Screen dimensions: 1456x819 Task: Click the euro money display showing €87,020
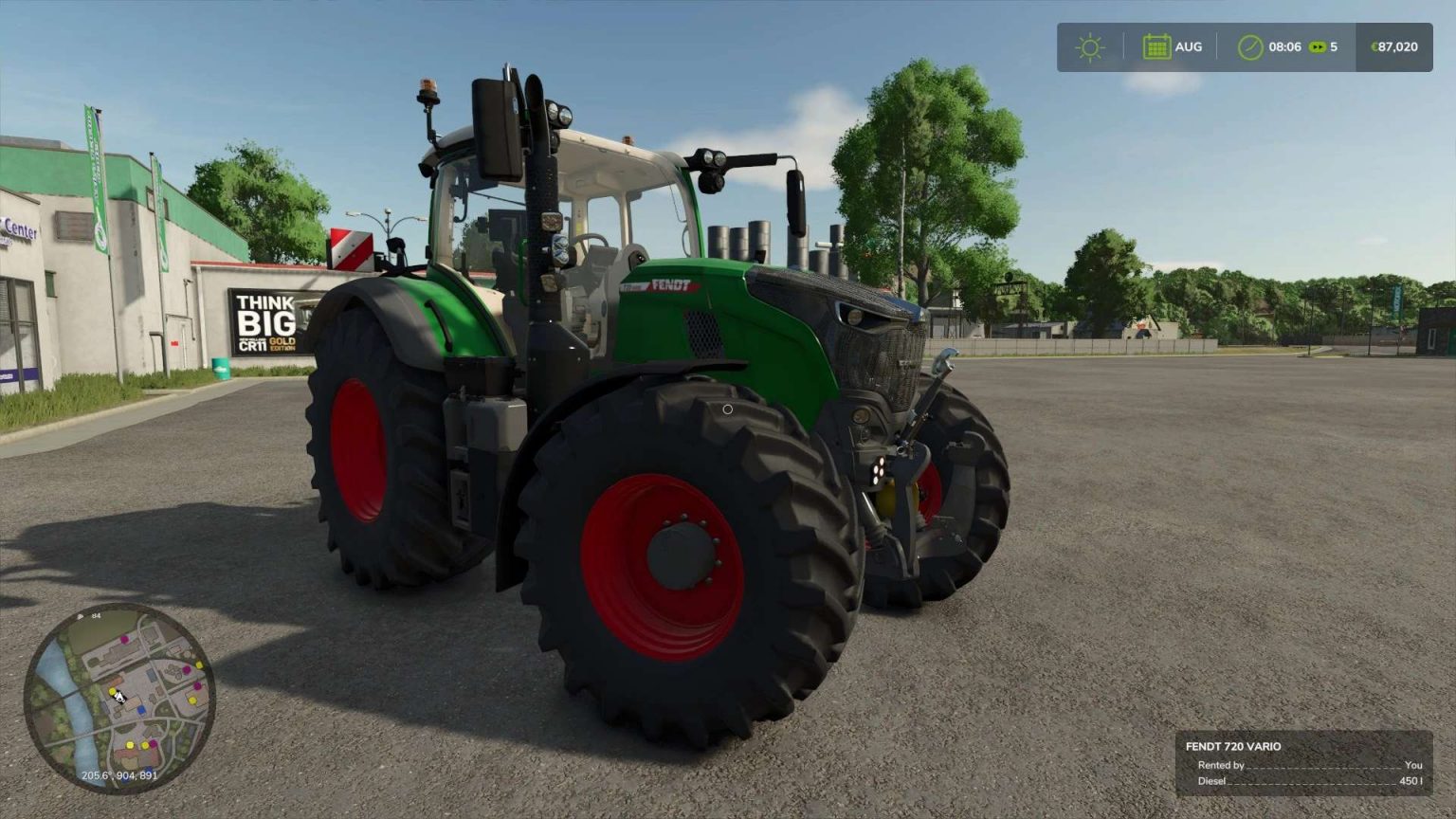[x=1396, y=45]
